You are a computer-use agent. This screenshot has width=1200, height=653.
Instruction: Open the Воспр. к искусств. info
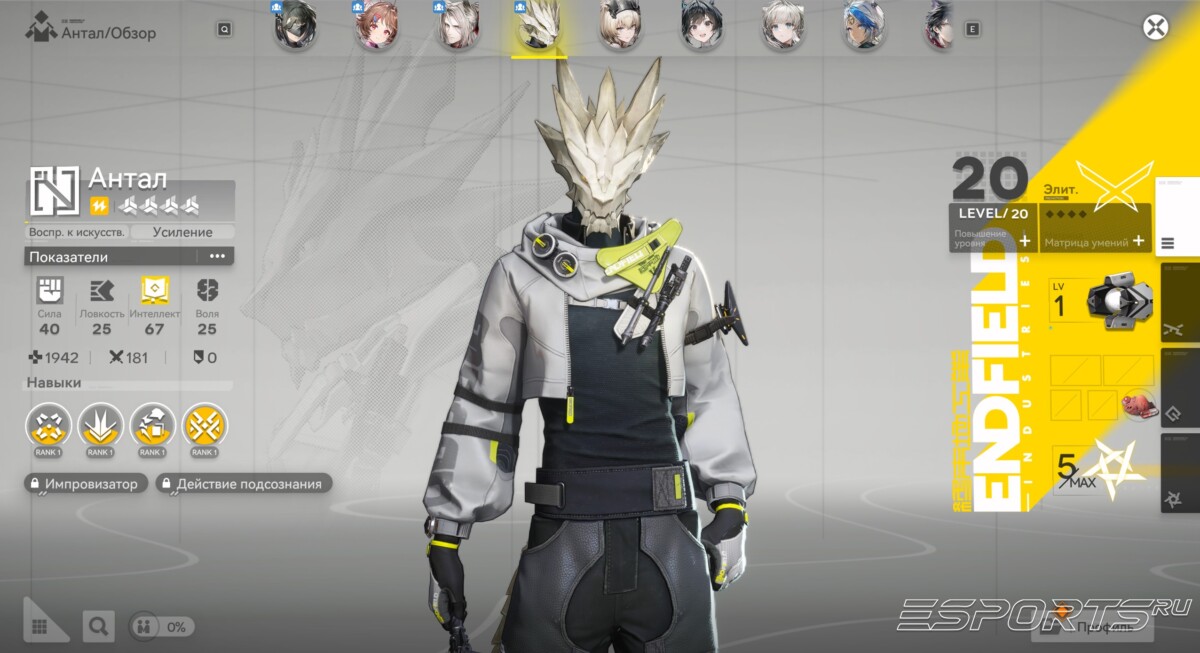77,232
